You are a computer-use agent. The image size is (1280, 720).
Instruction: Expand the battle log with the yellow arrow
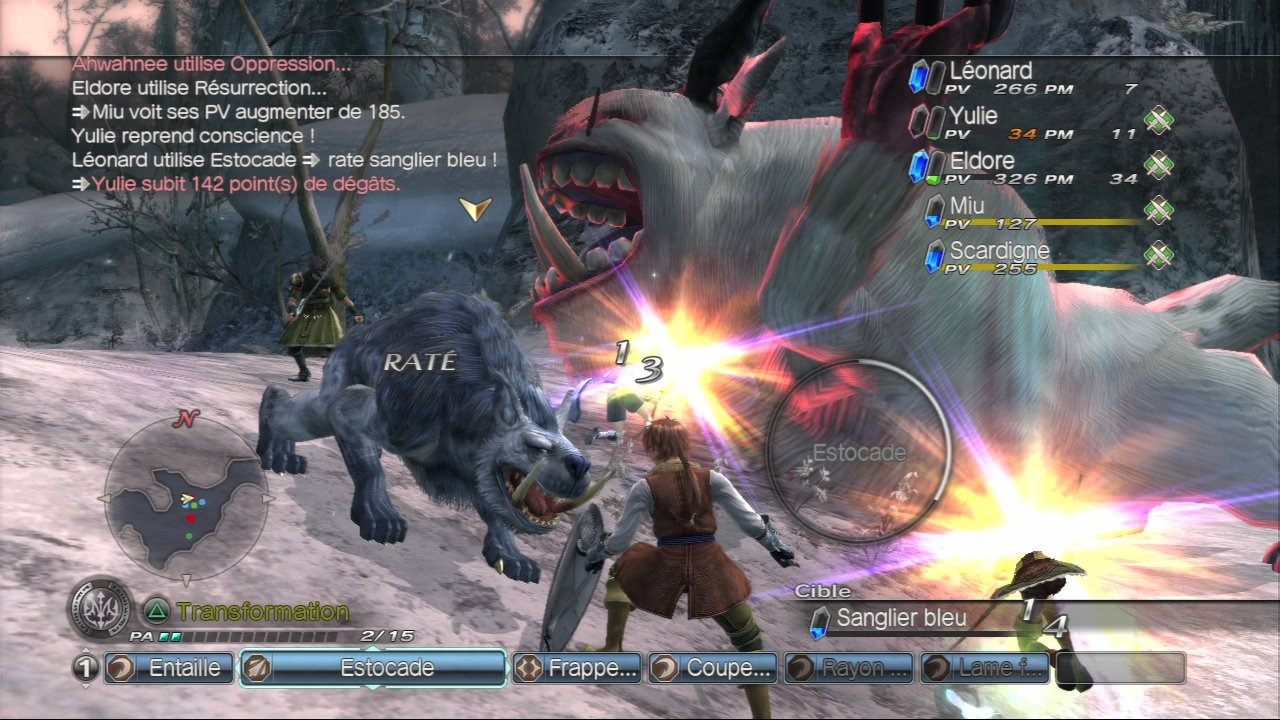[x=475, y=208]
